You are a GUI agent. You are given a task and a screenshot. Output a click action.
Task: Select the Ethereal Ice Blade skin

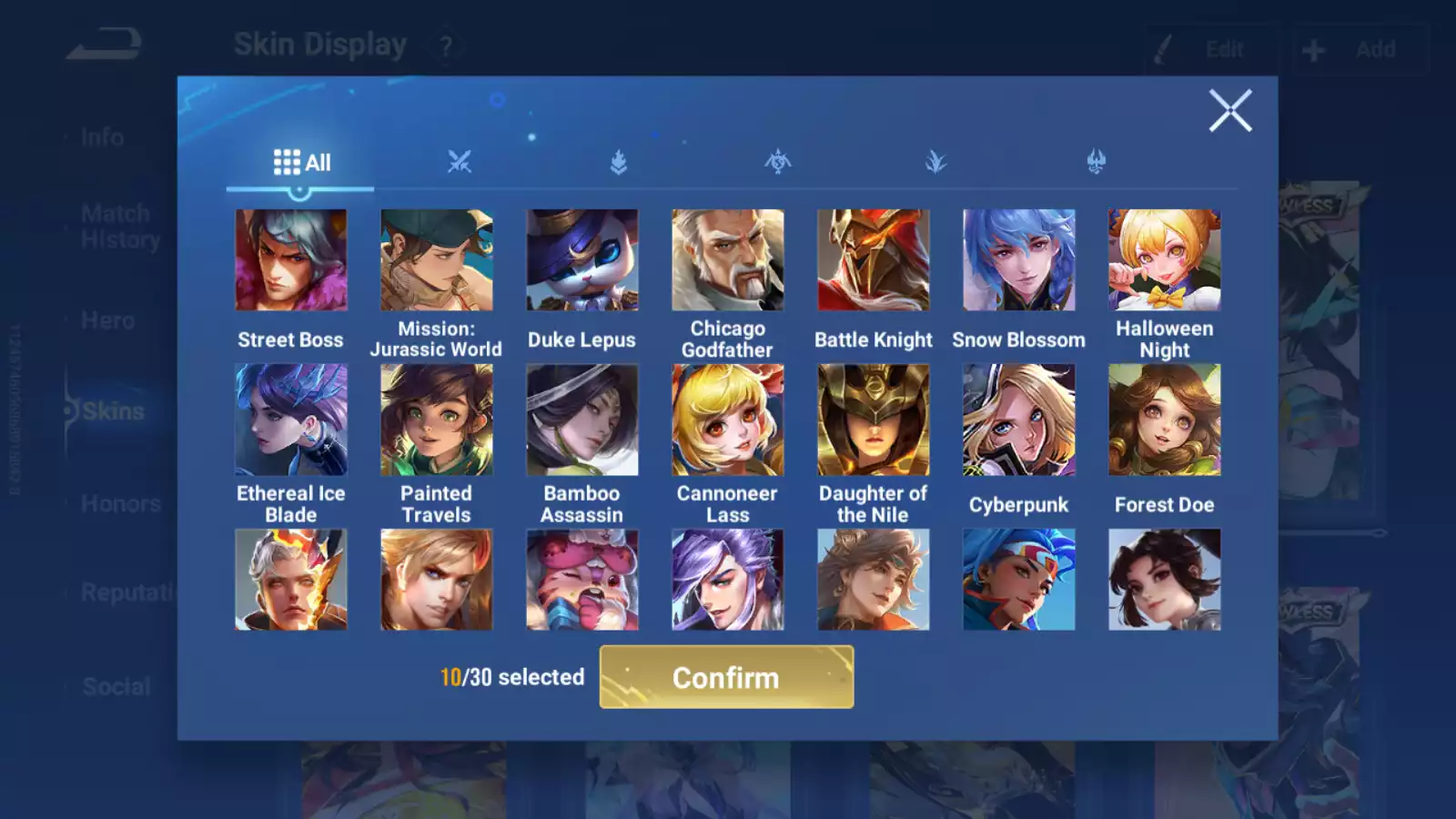click(290, 420)
